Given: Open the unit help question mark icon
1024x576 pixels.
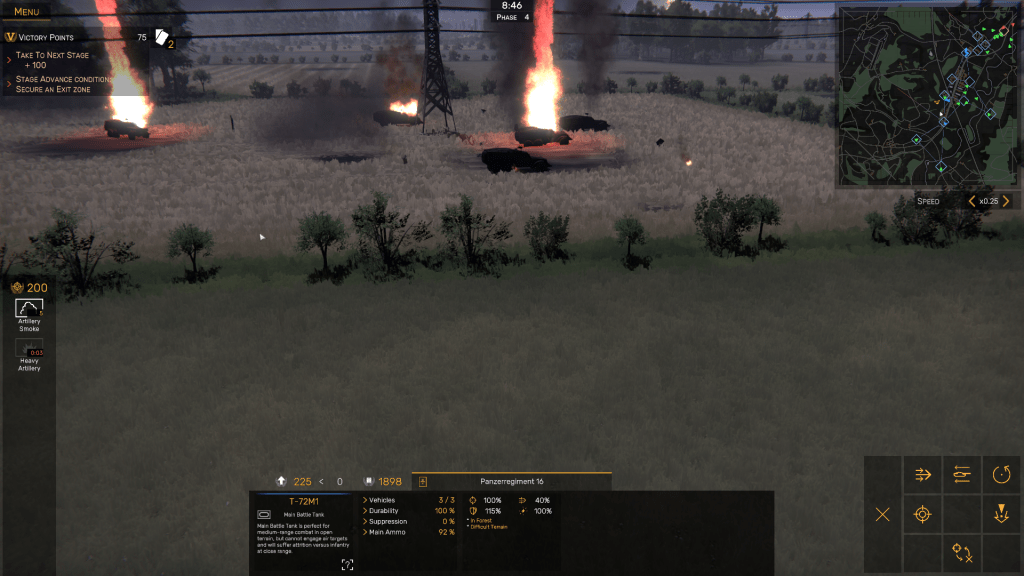Looking at the screenshot, I should coord(347,565).
